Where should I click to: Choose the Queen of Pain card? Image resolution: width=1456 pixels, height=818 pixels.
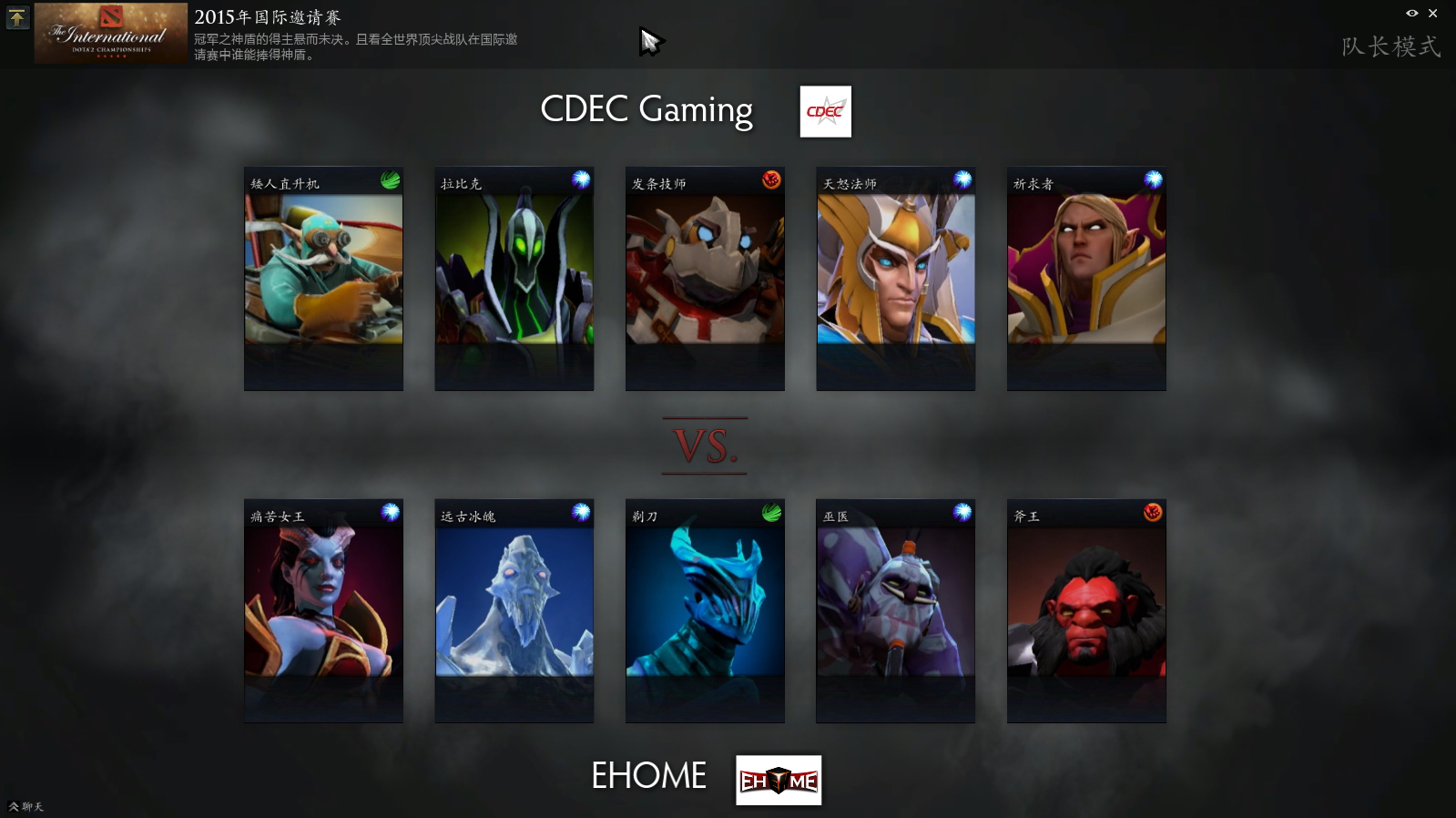point(323,610)
